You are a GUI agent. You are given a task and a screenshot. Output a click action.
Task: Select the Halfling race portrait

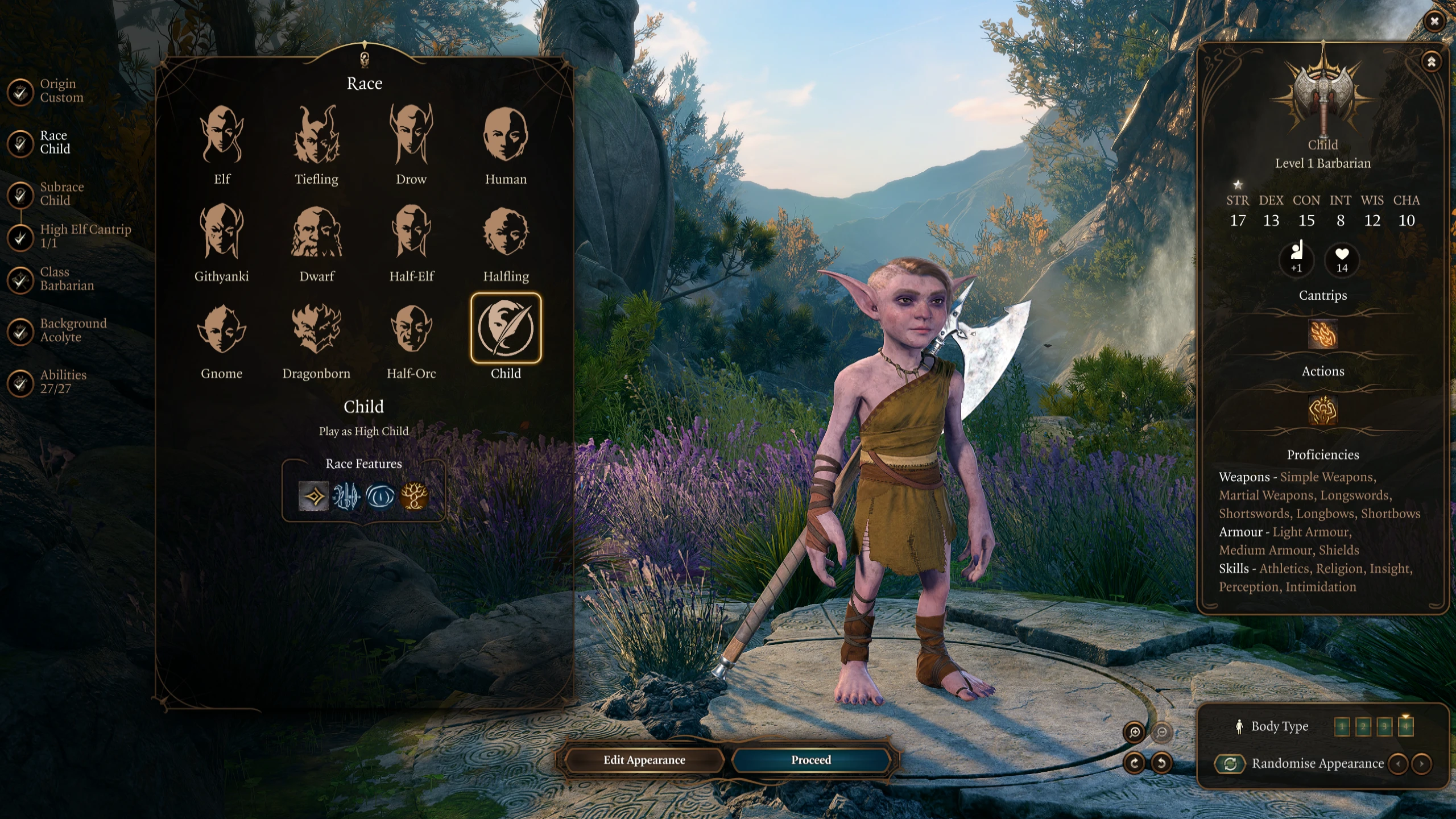click(506, 232)
